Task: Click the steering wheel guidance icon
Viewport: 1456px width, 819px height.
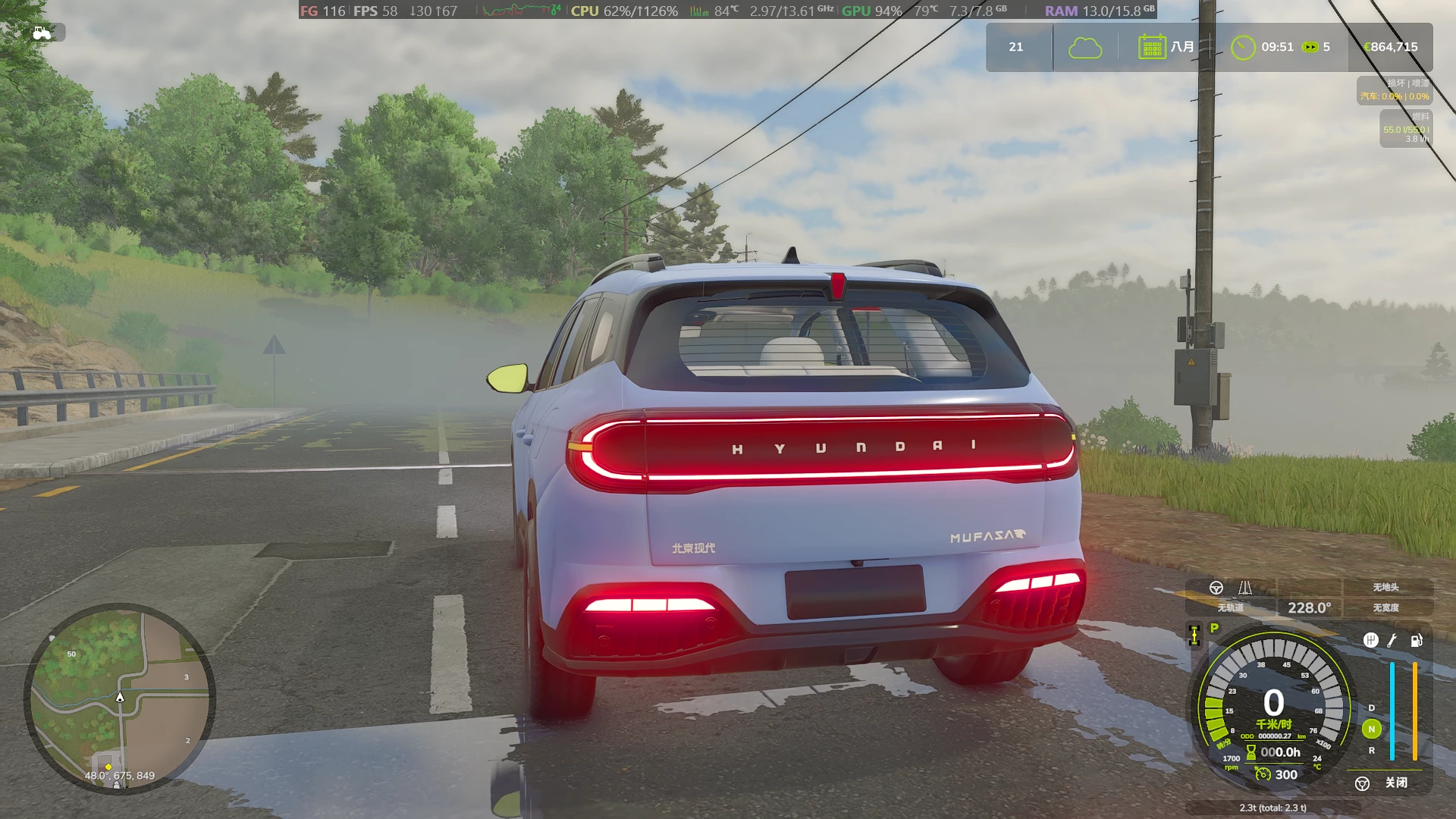Action: pos(1216,588)
